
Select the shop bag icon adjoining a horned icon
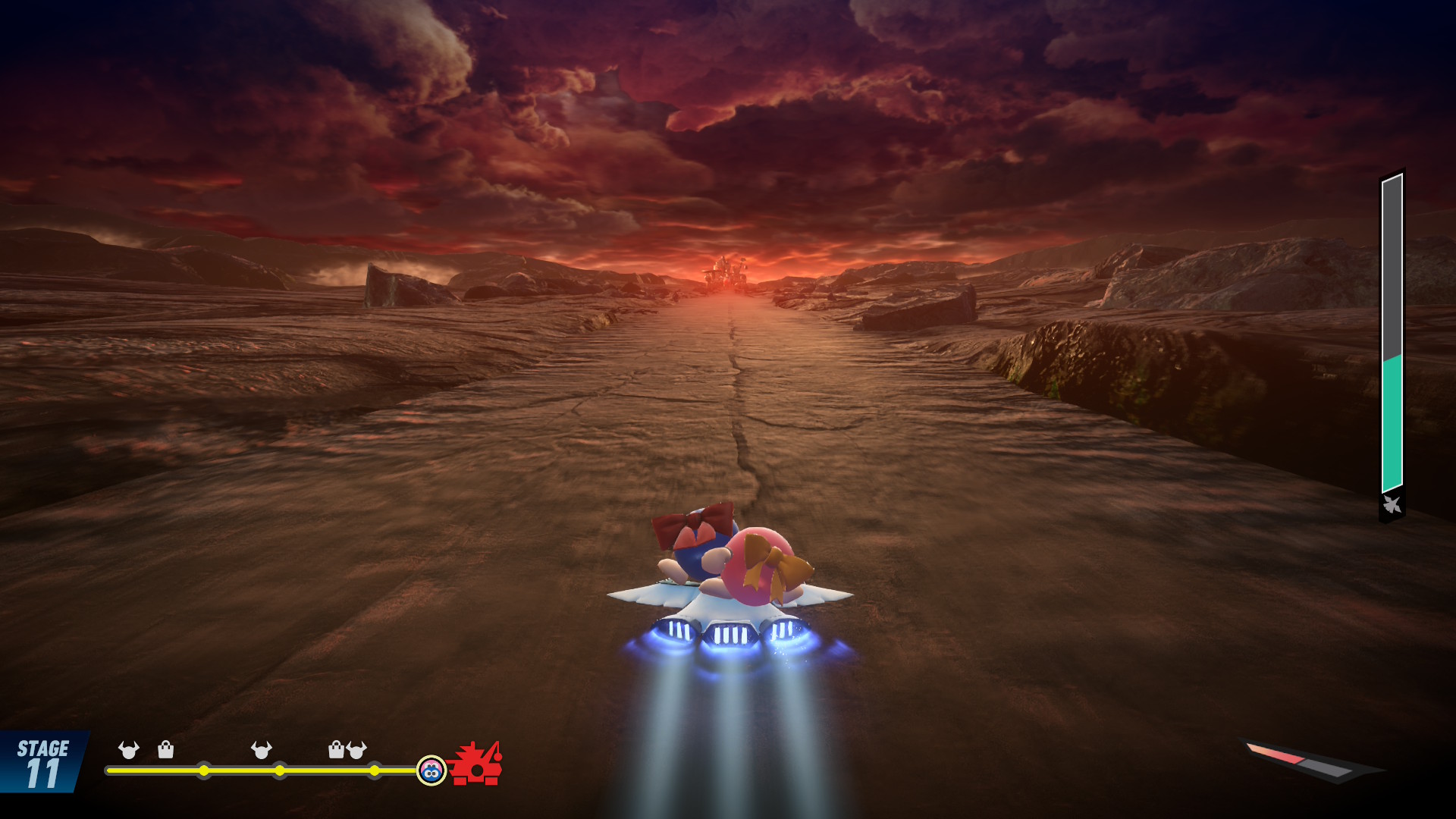coord(336,750)
